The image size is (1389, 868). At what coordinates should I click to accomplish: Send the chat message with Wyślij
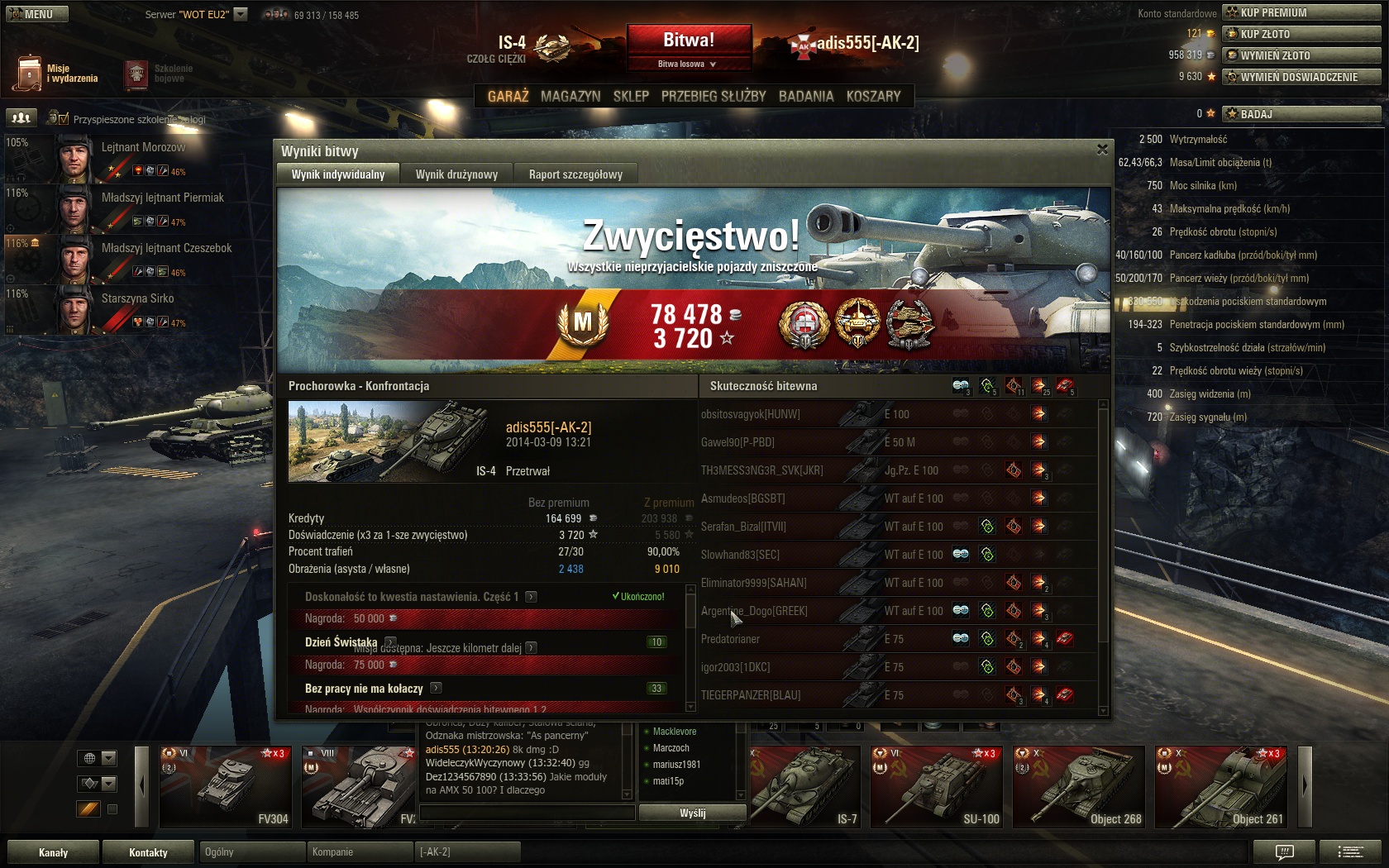coord(692,813)
